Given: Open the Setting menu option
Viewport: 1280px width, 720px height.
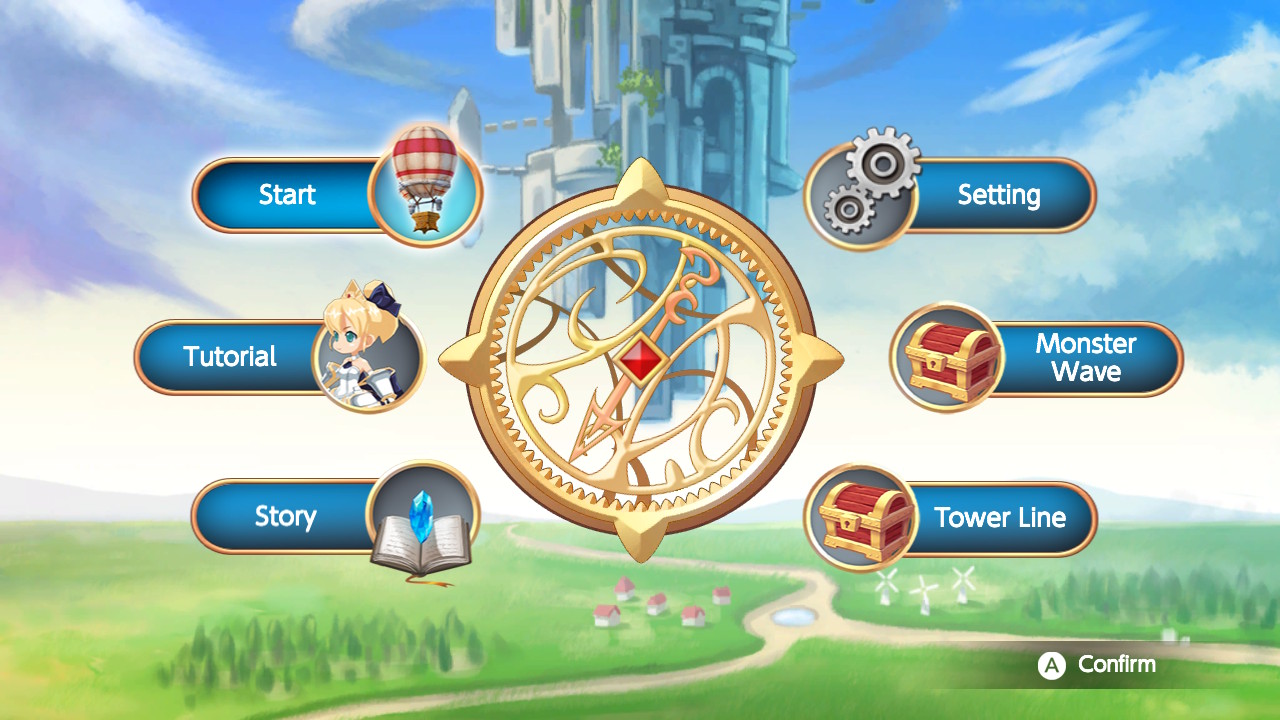Looking at the screenshot, I should click(x=1000, y=195).
